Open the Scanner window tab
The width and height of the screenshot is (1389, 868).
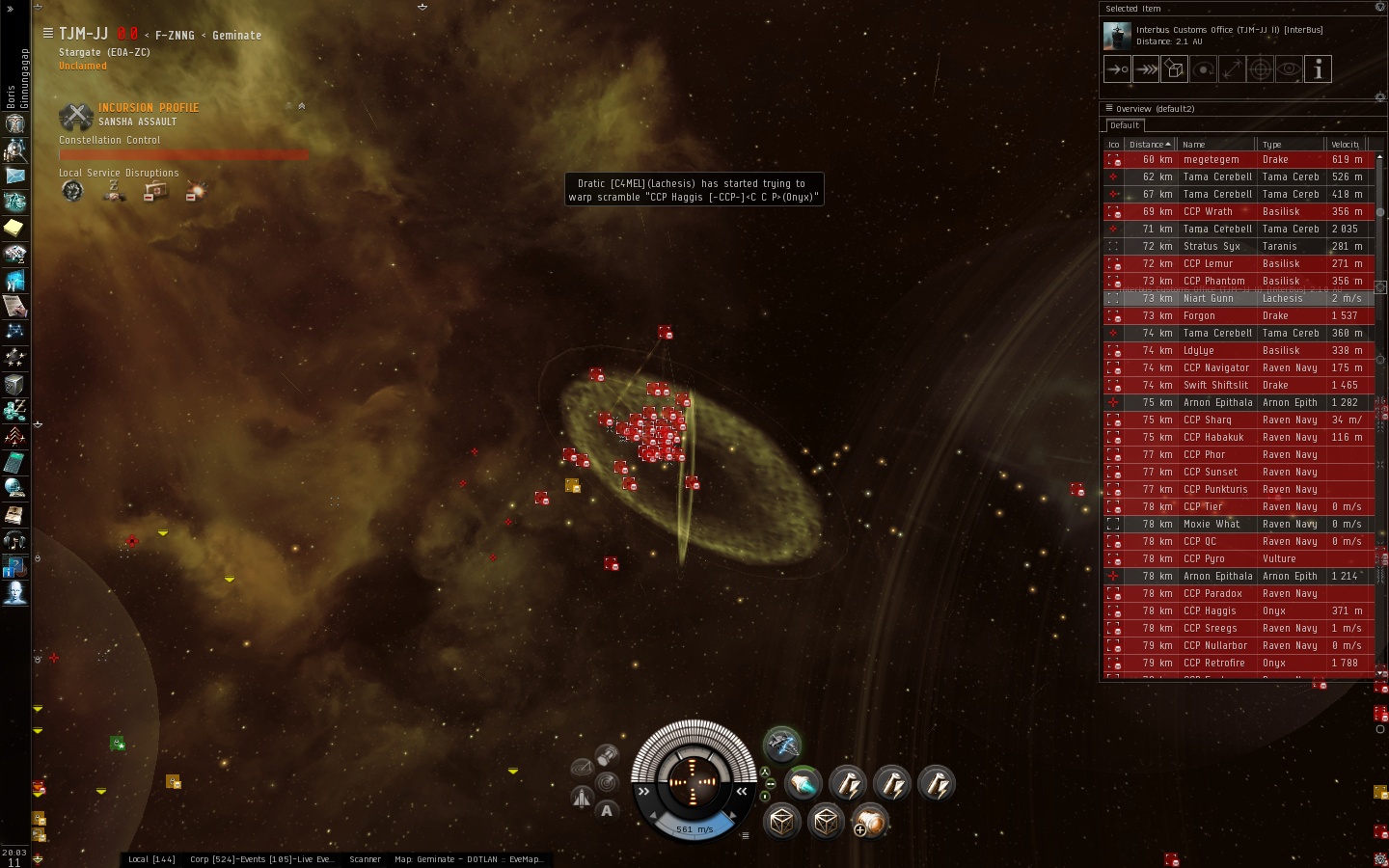pyautogui.click(x=365, y=859)
